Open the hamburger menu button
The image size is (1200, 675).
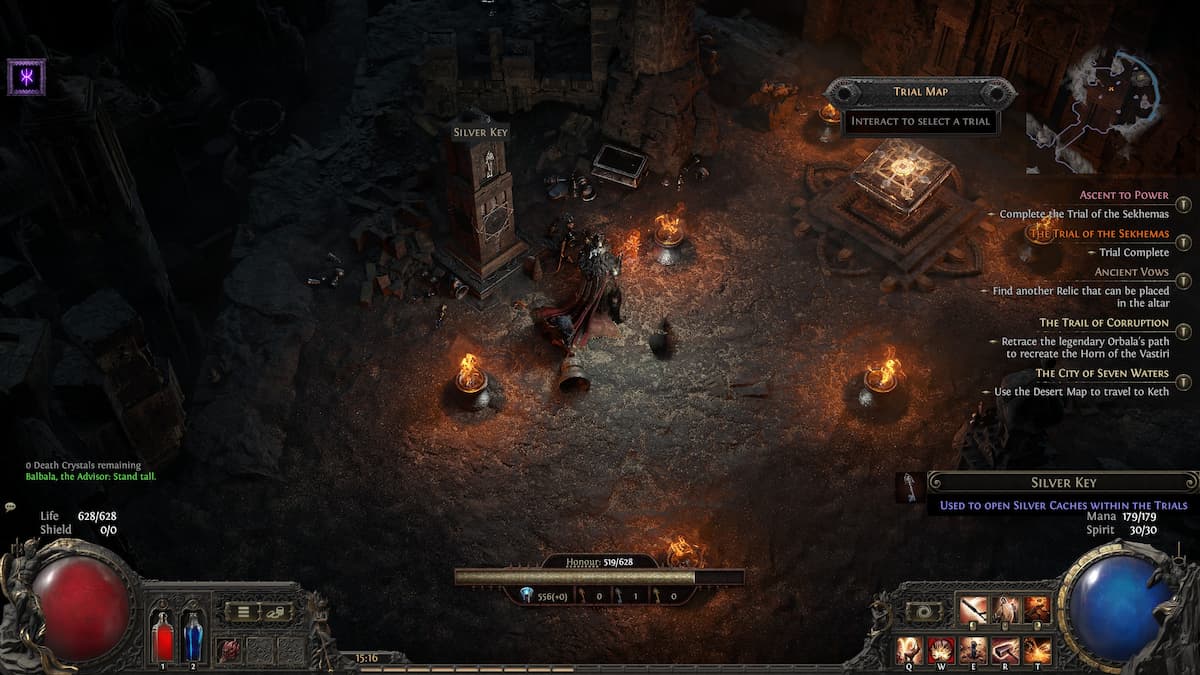tap(243, 611)
